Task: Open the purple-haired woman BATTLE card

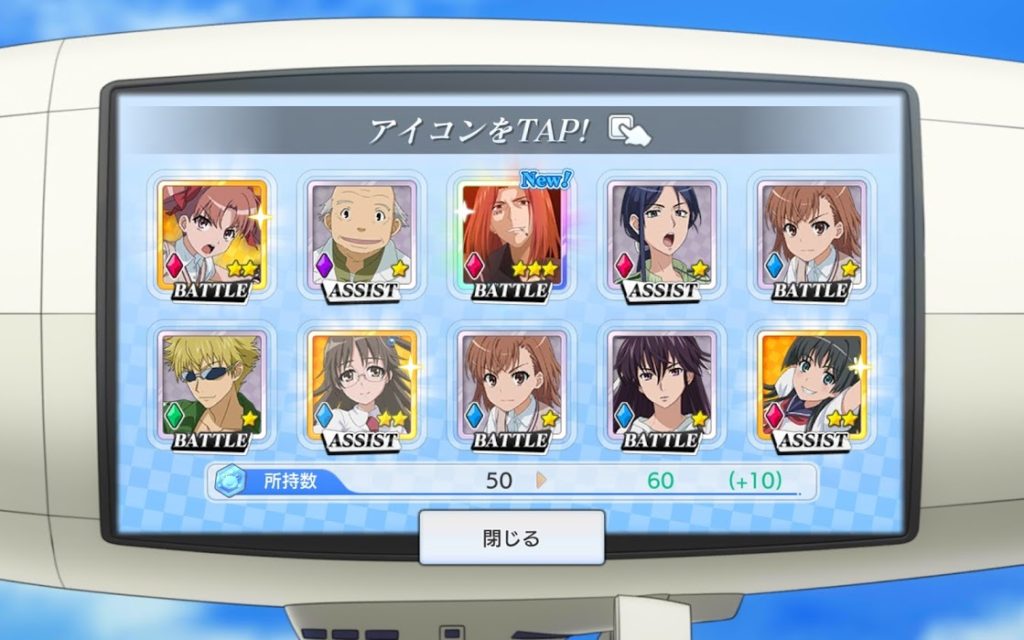Action: [662, 388]
